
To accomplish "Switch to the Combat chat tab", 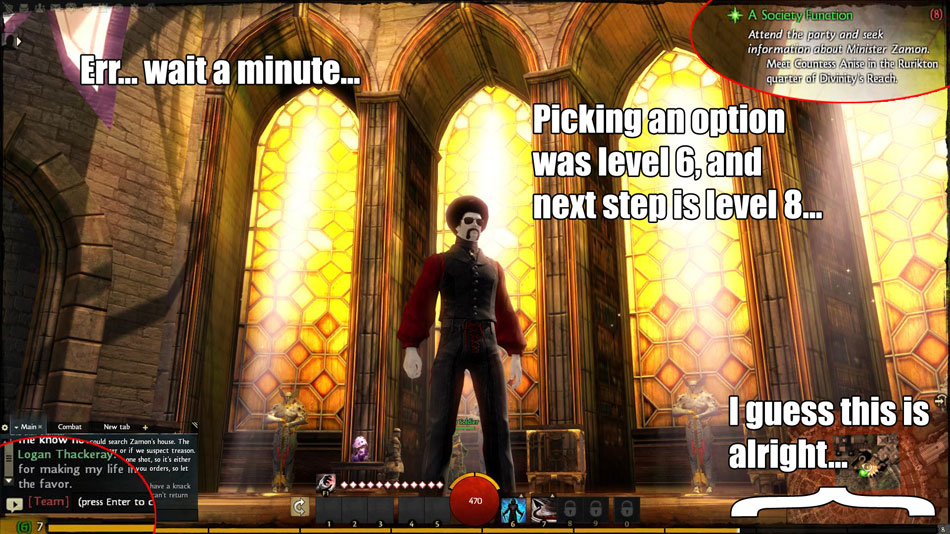I will pyautogui.click(x=70, y=427).
